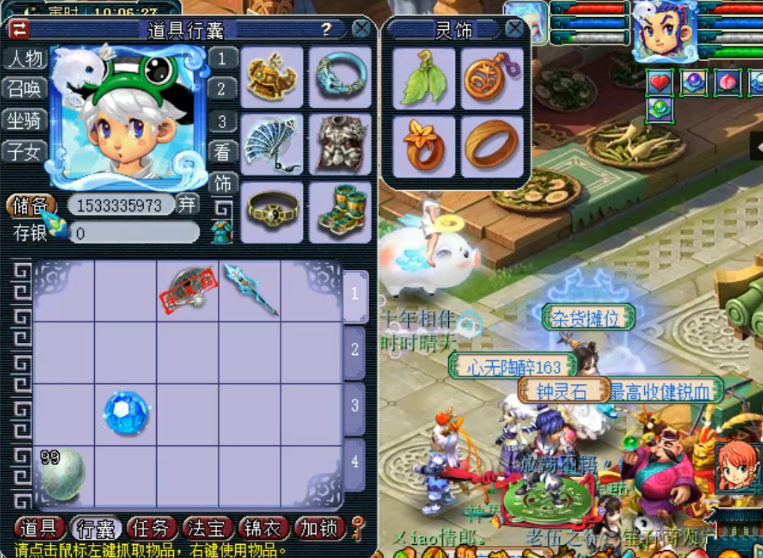Image resolution: width=763 pixels, height=558 pixels.
Task: Open the inventory help question mark
Action: coord(327,29)
